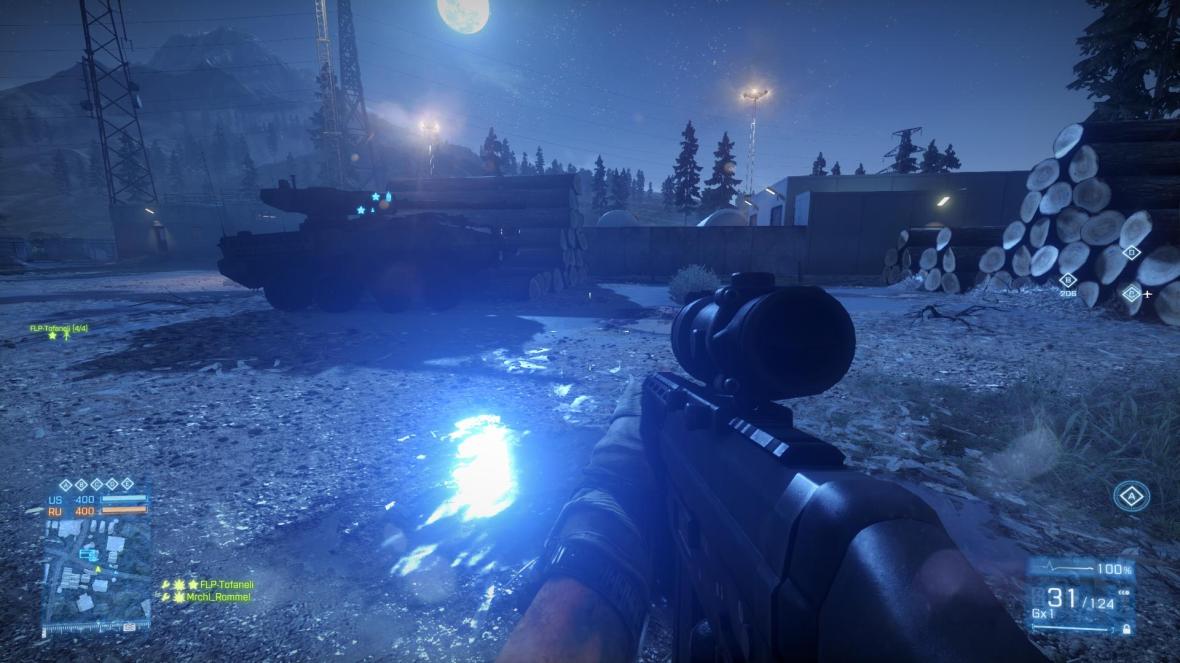Click the FLP-Tofaneli [4/4] squad nametag

pyautogui.click(x=60, y=327)
